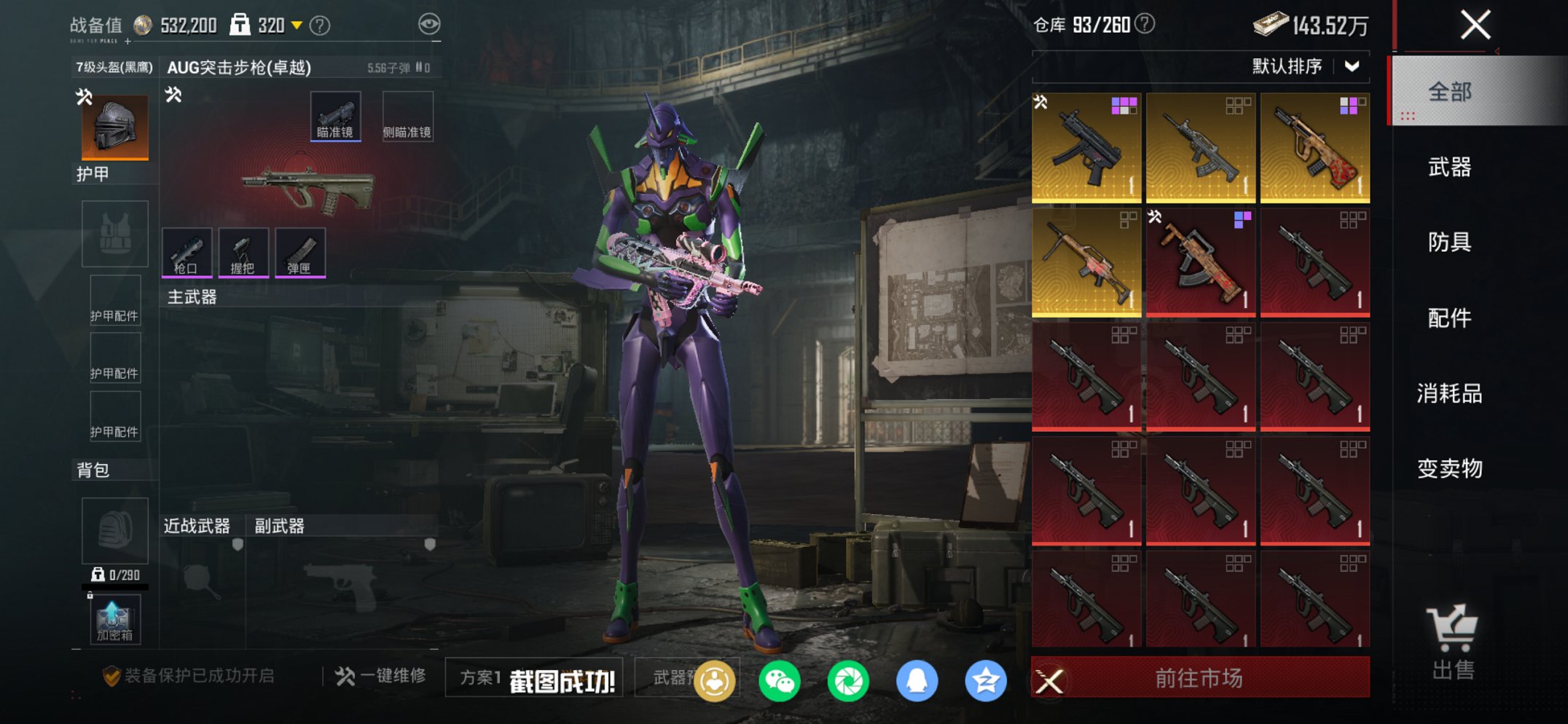The image size is (1568, 724).
Task: Show the 防具 category tab
Action: [x=1450, y=242]
